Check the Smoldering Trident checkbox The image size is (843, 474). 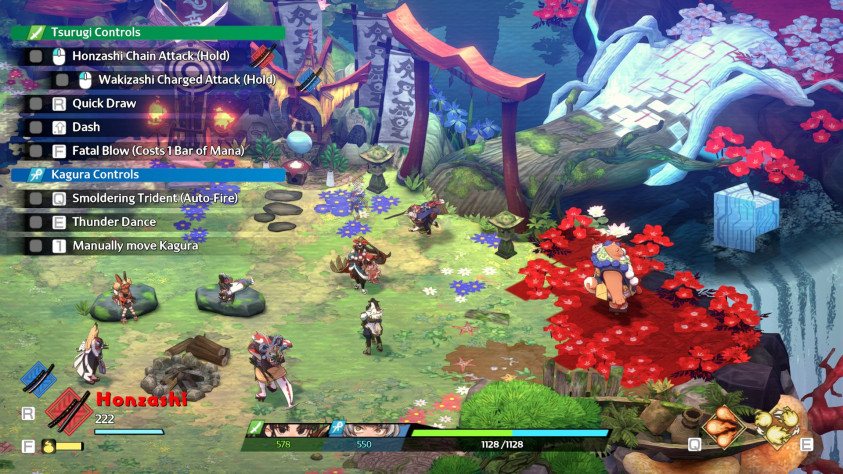36,198
